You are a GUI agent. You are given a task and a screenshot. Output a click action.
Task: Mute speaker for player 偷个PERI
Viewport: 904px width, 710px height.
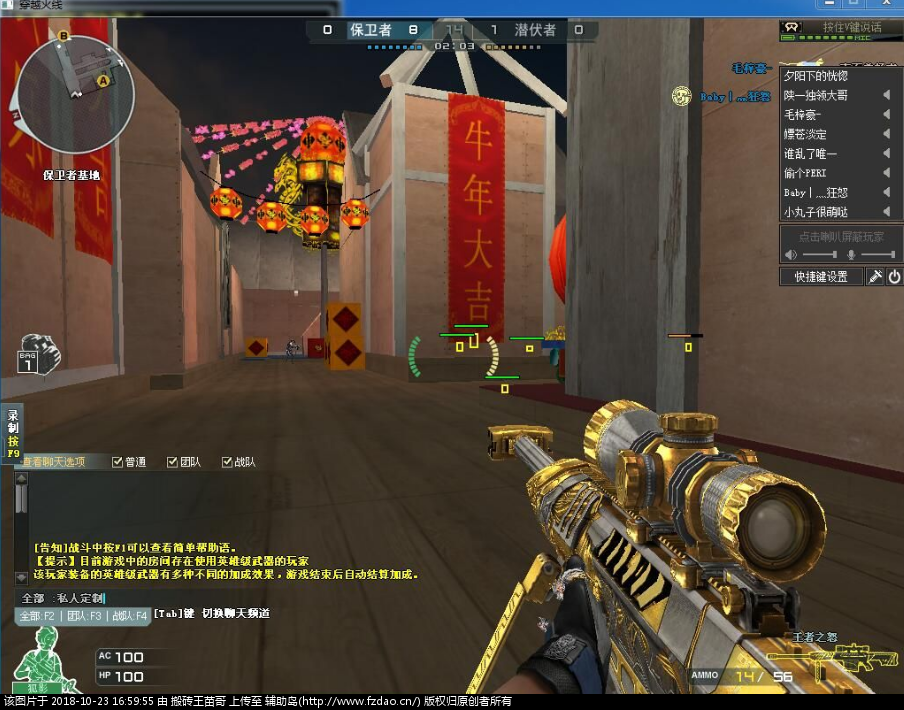tap(886, 173)
